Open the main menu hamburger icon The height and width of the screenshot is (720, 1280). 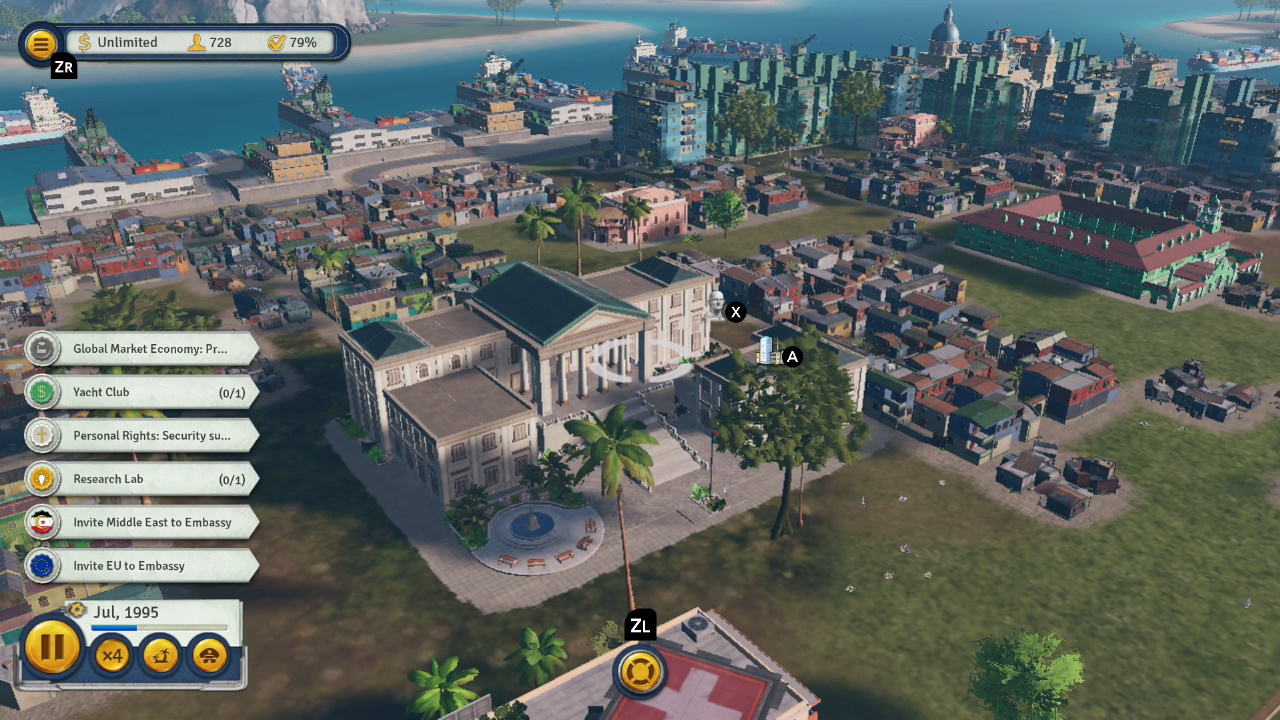[x=40, y=45]
